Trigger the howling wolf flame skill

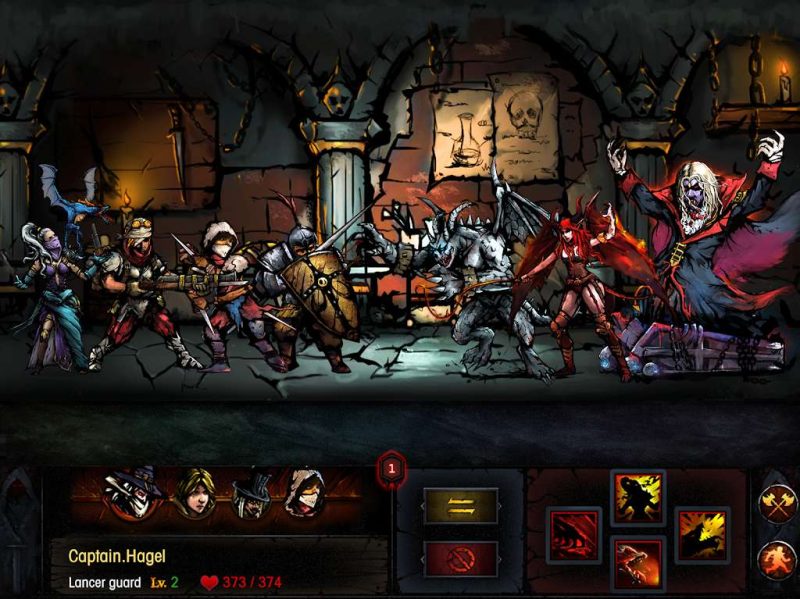pos(702,535)
